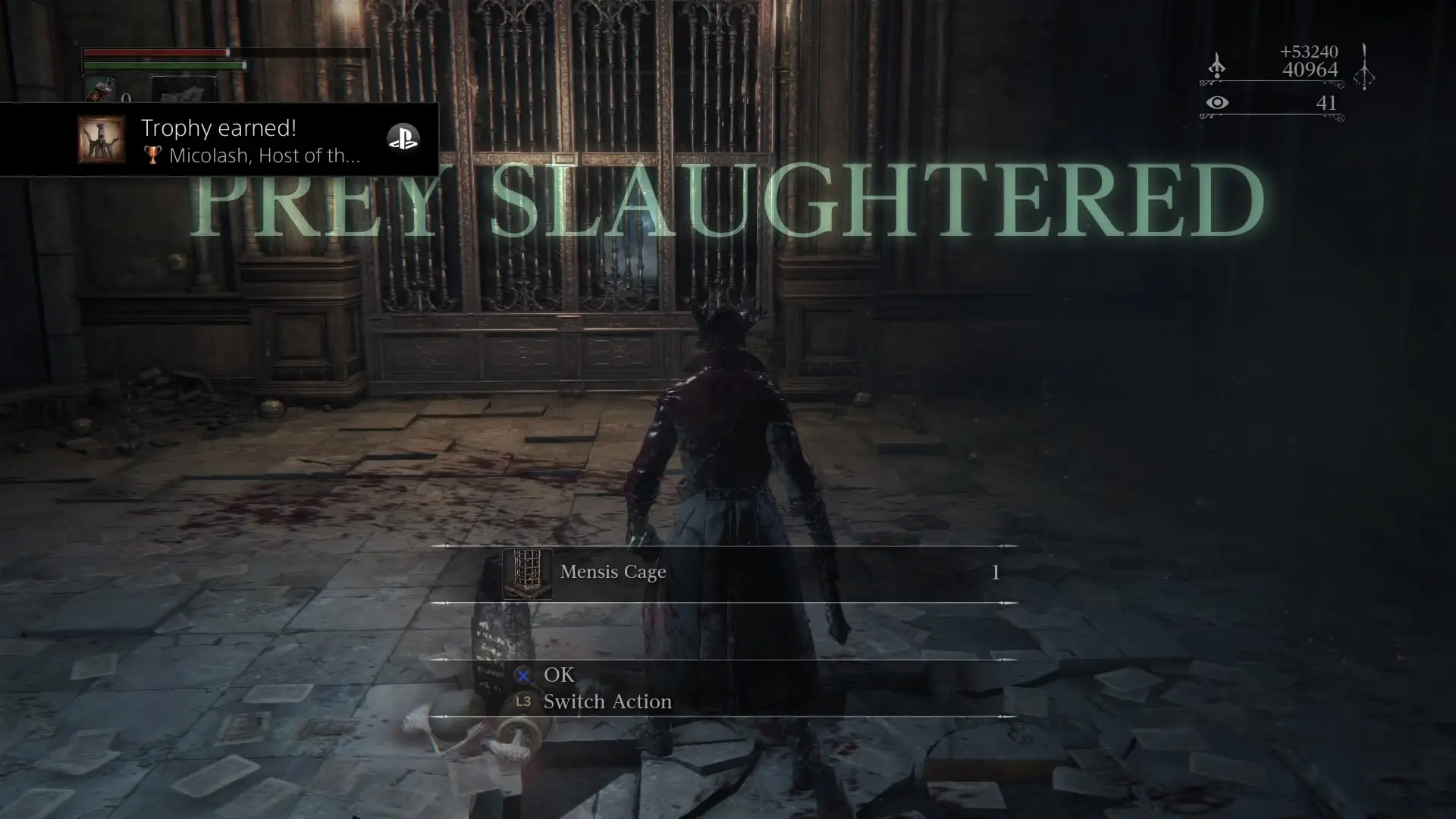The height and width of the screenshot is (819, 1456).
Task: Click the Insight eye icon
Action: pos(1218,103)
